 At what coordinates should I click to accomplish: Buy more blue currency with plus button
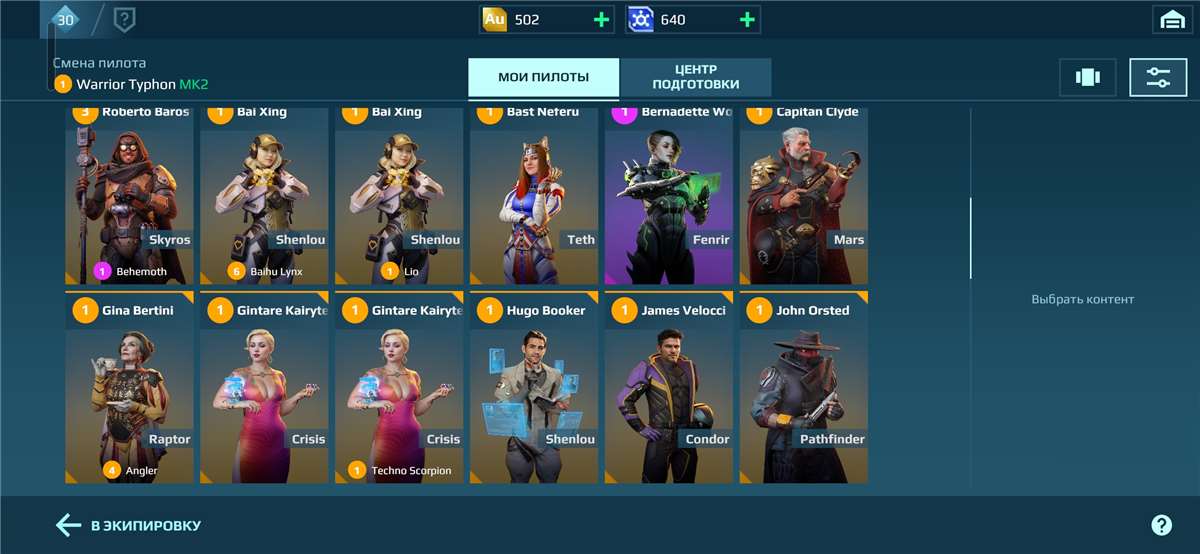(x=747, y=19)
